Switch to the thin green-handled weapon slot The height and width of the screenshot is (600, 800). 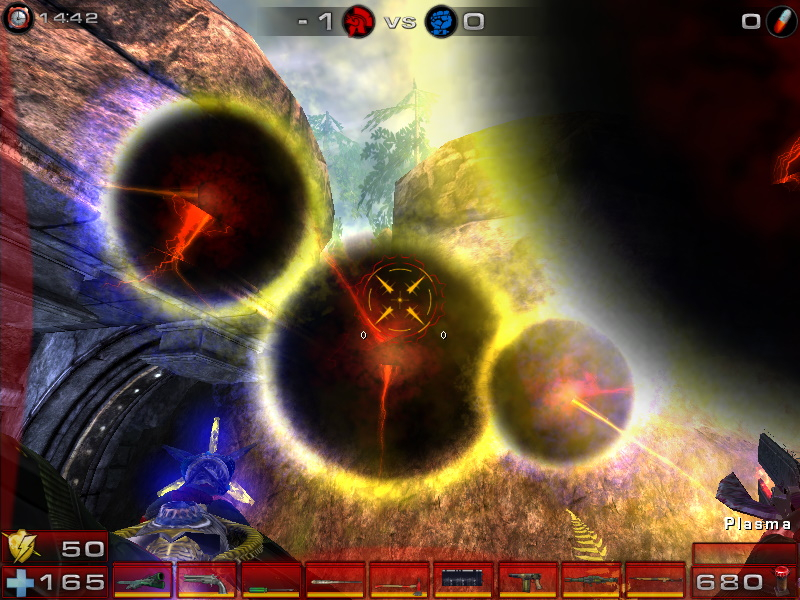pos(270,580)
